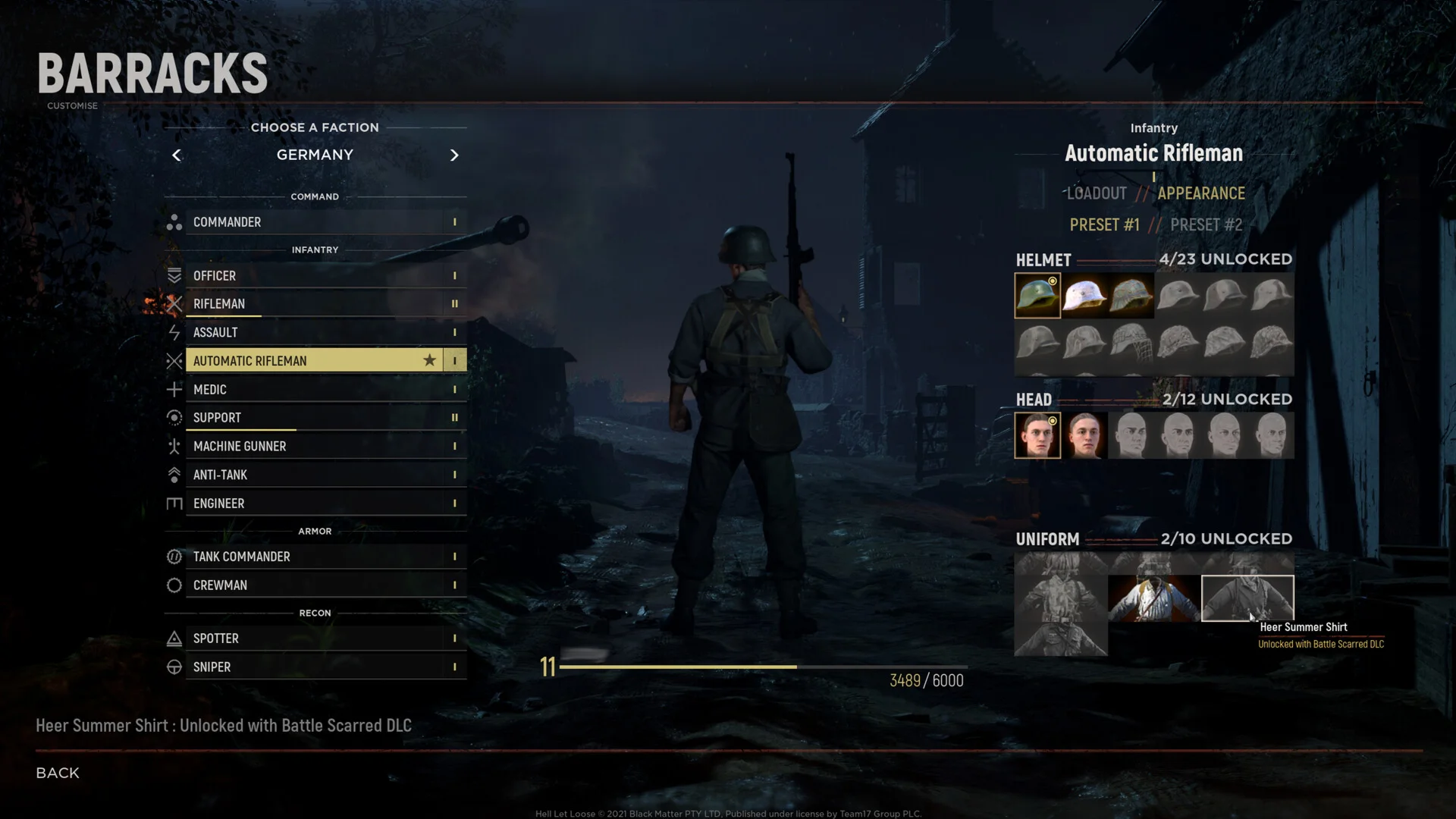Open the Loadout tab
Viewport: 1456px width, 819px height.
tap(1097, 193)
